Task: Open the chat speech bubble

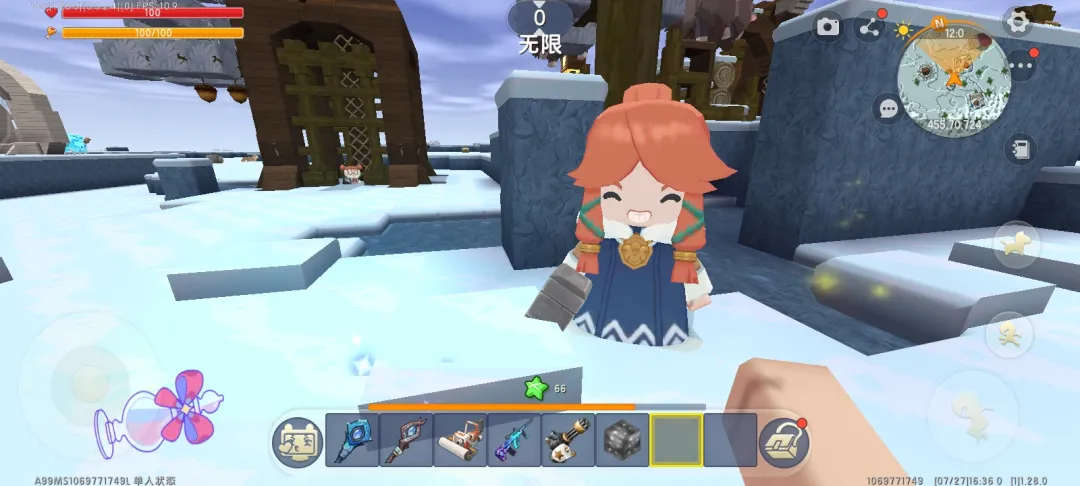Action: pyautogui.click(x=887, y=108)
